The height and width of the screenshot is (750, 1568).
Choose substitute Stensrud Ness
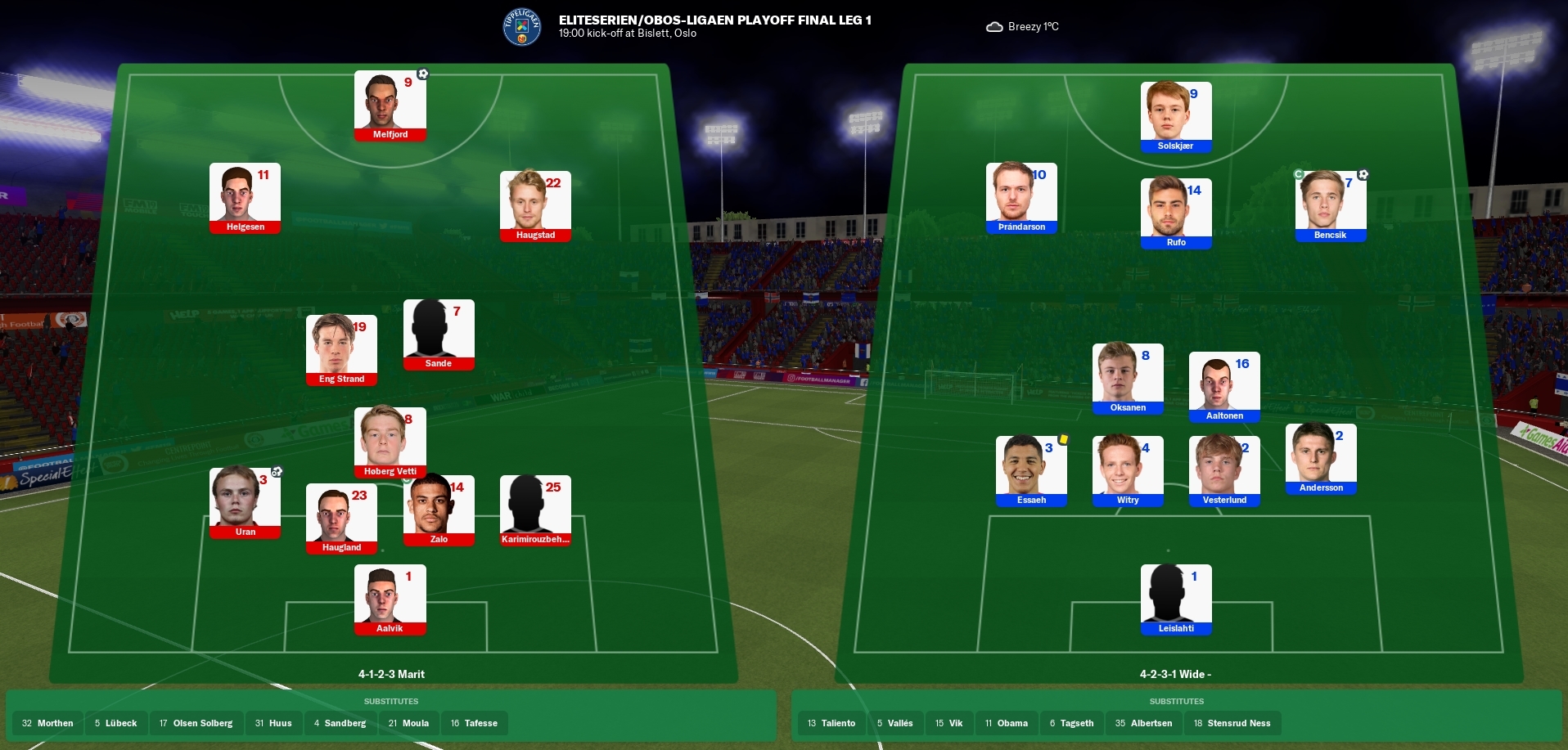(x=1232, y=723)
